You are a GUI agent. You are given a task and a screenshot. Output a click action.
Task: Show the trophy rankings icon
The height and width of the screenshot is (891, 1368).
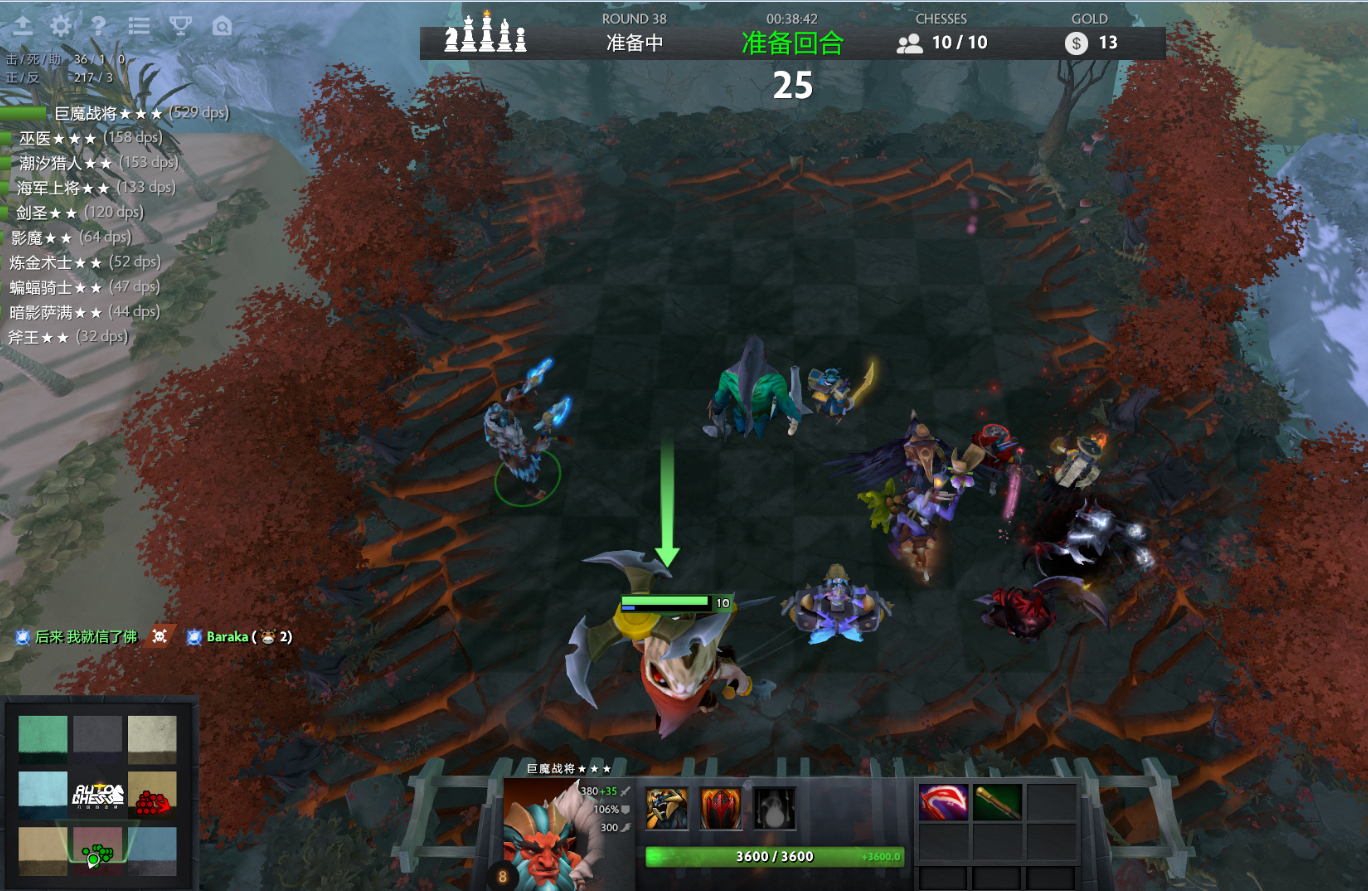click(180, 26)
